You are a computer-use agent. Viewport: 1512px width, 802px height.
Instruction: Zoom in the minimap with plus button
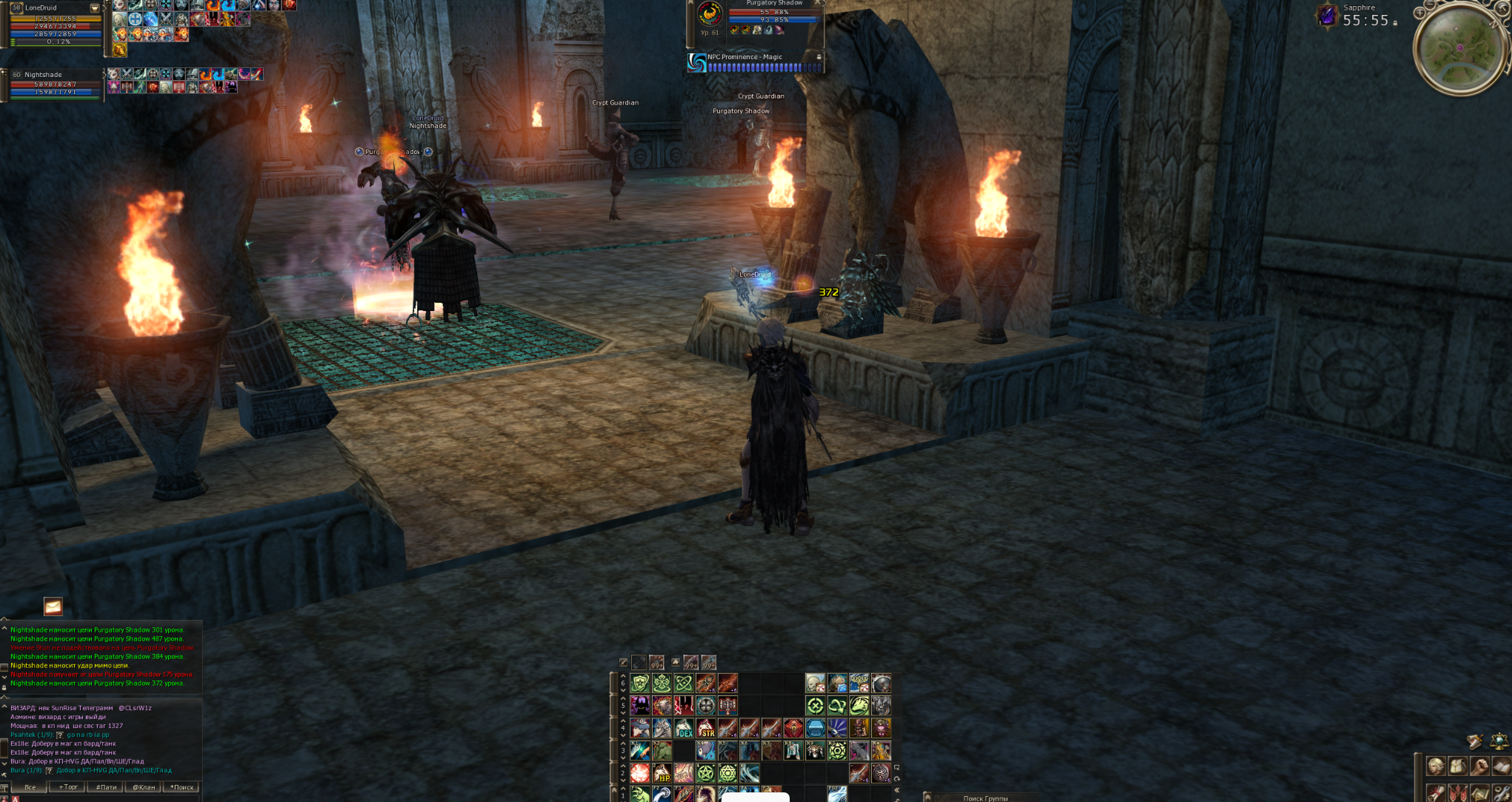pos(1419,13)
